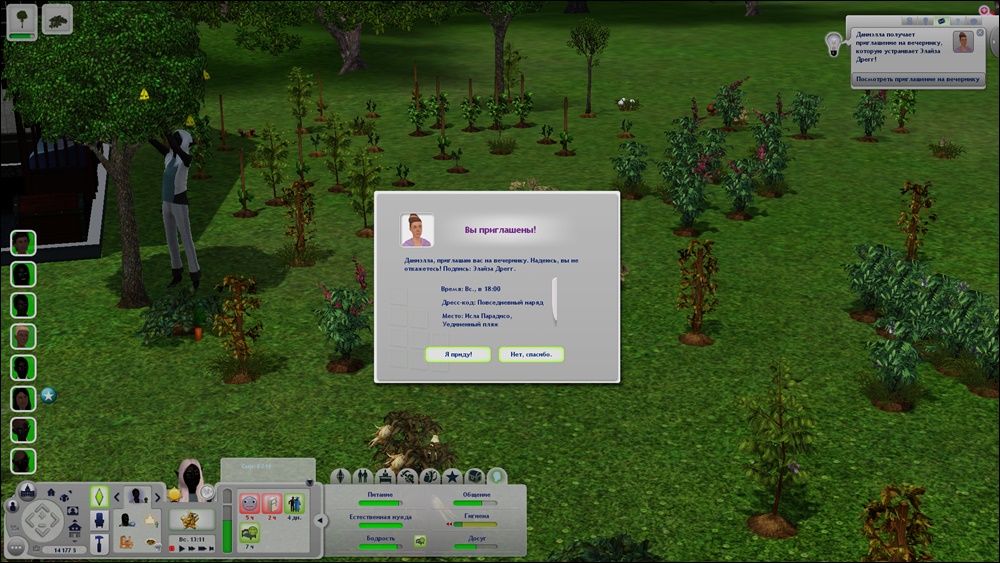Accept the party invite with "Я приду!"
The image size is (1000, 563).
457,354
